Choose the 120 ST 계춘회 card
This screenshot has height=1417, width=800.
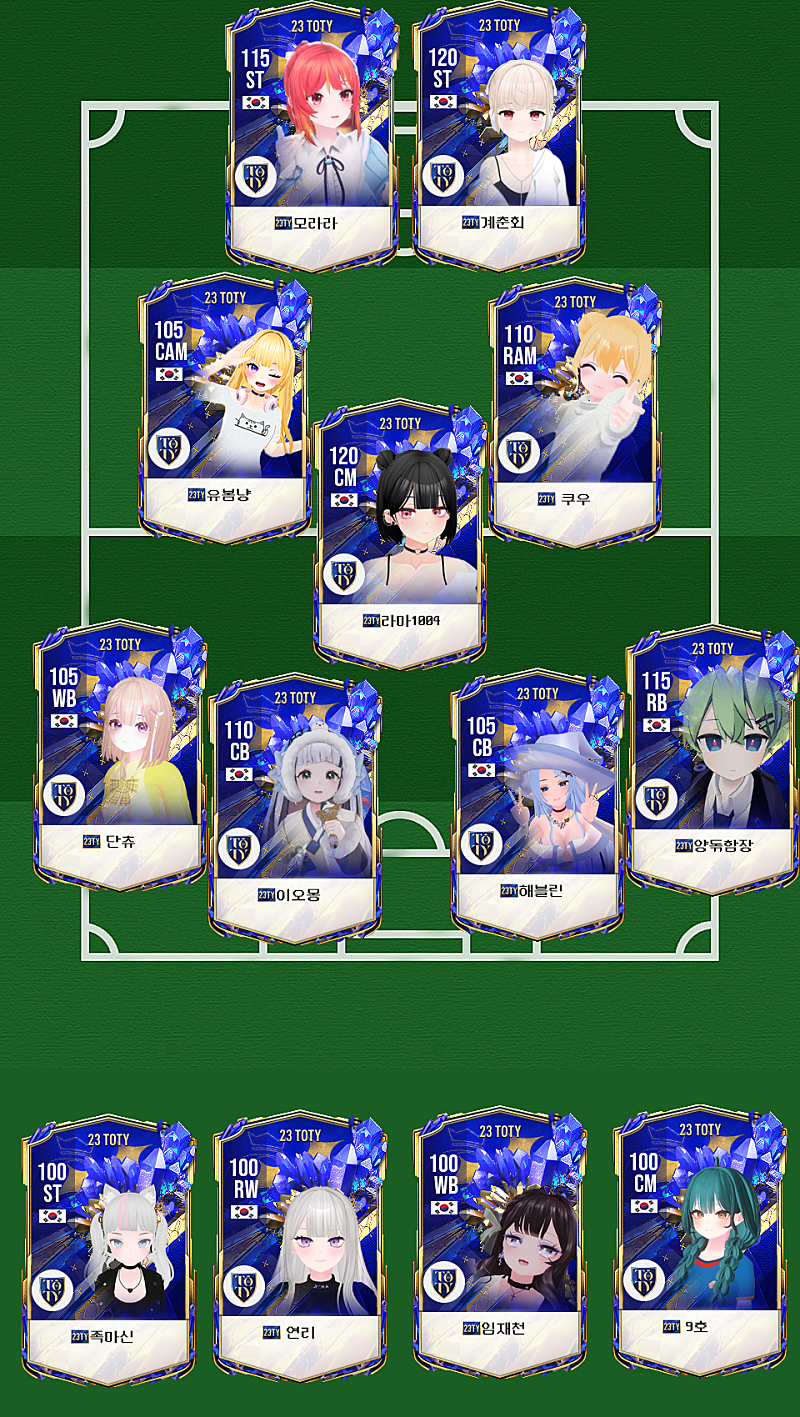(499, 135)
